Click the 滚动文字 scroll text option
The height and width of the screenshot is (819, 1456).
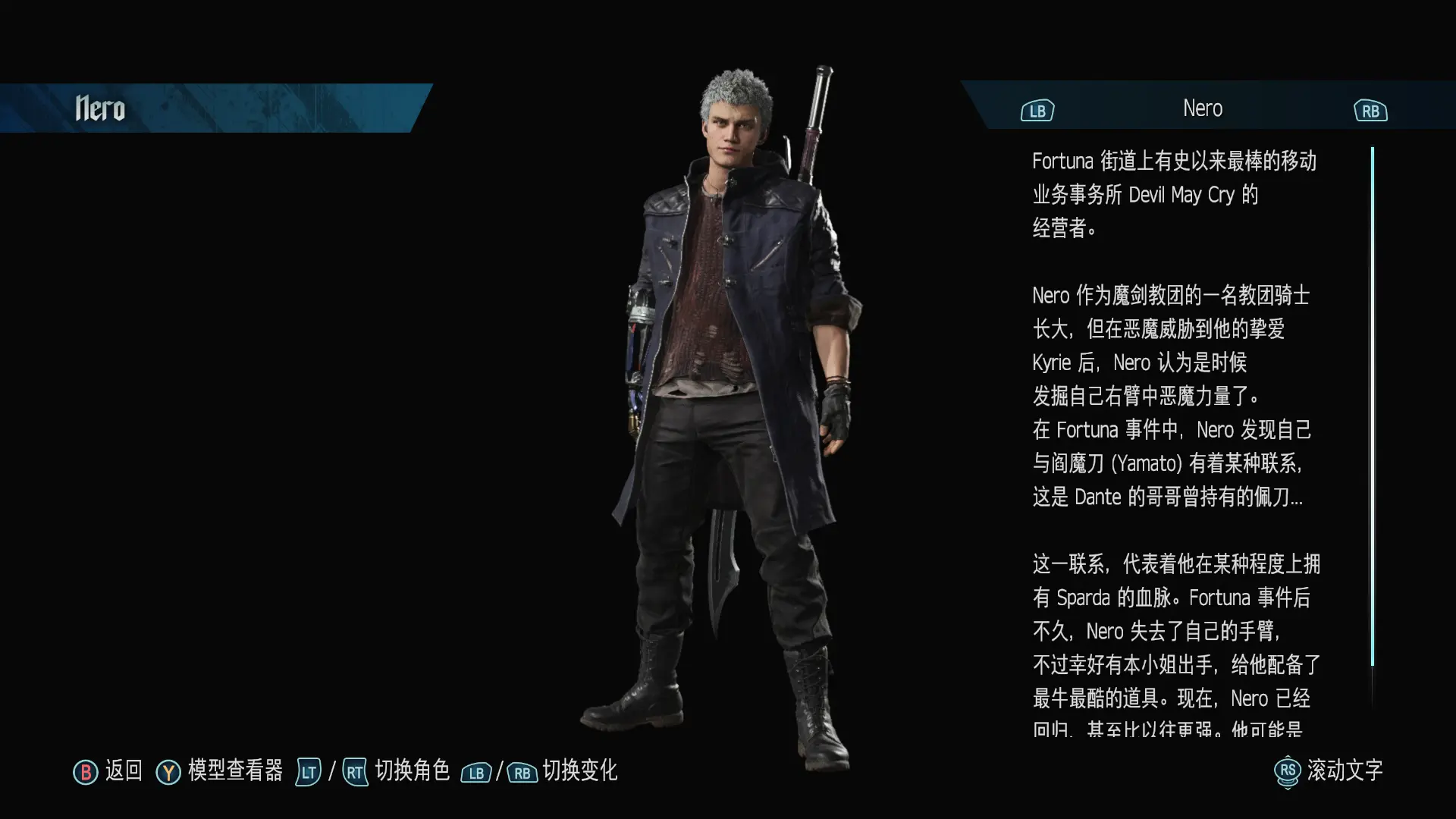[1329, 771]
